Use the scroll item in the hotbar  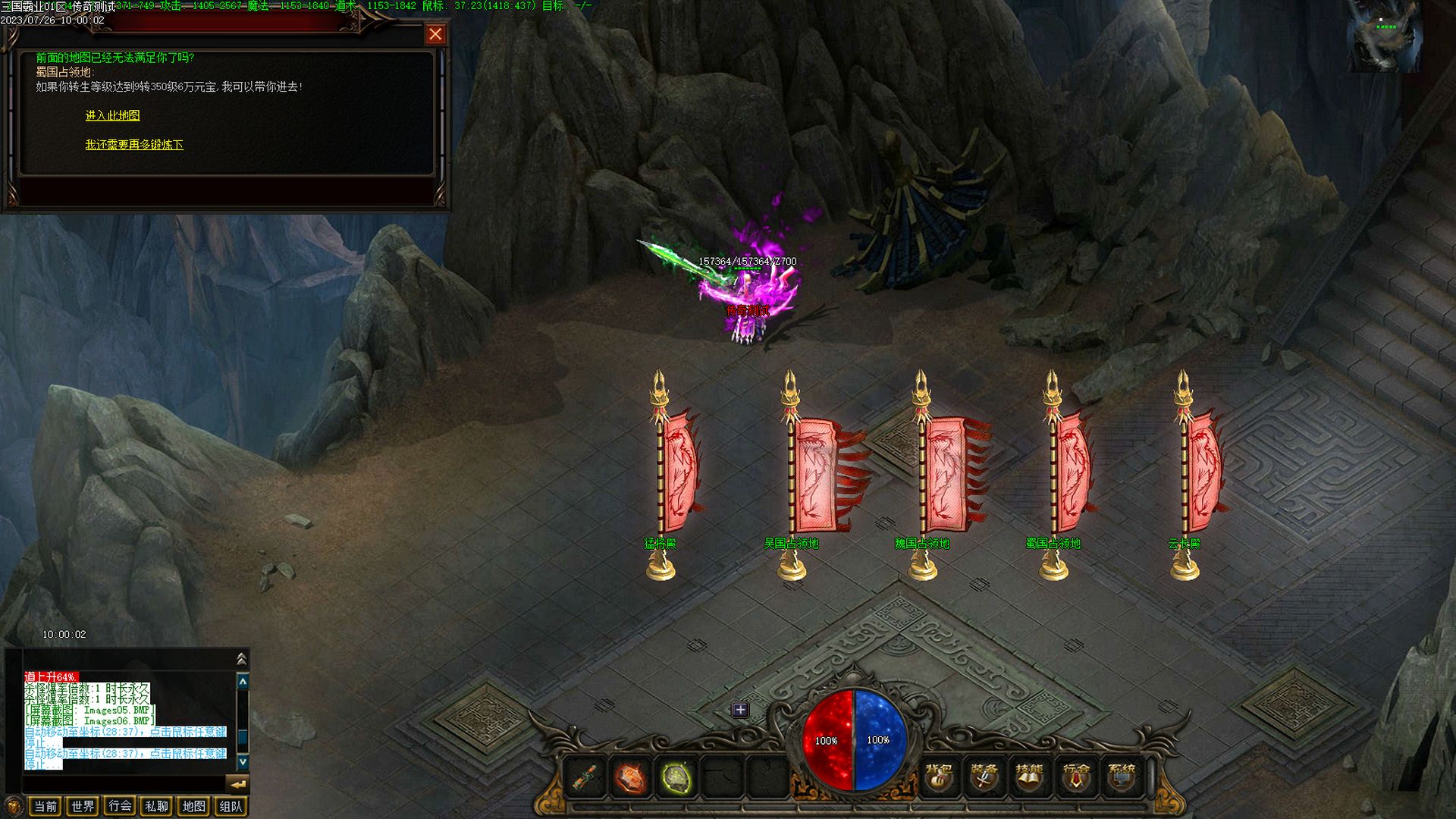[583, 777]
